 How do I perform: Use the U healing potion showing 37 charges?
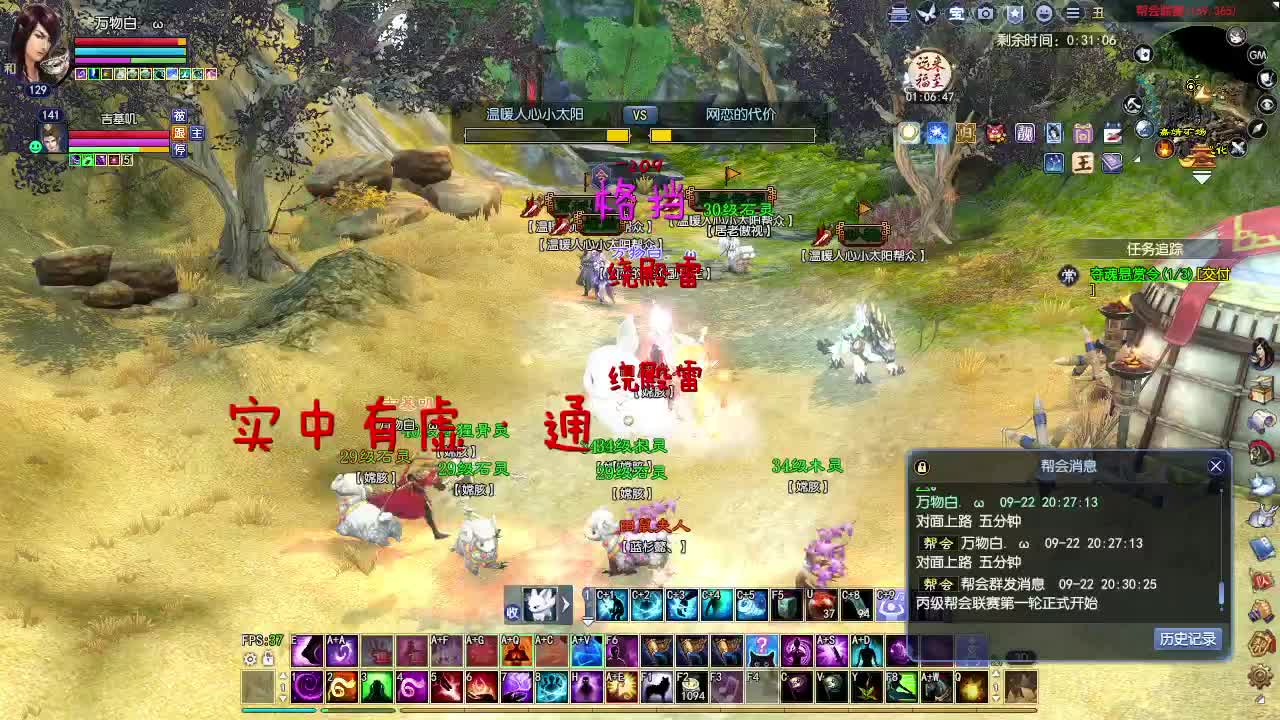[x=820, y=605]
